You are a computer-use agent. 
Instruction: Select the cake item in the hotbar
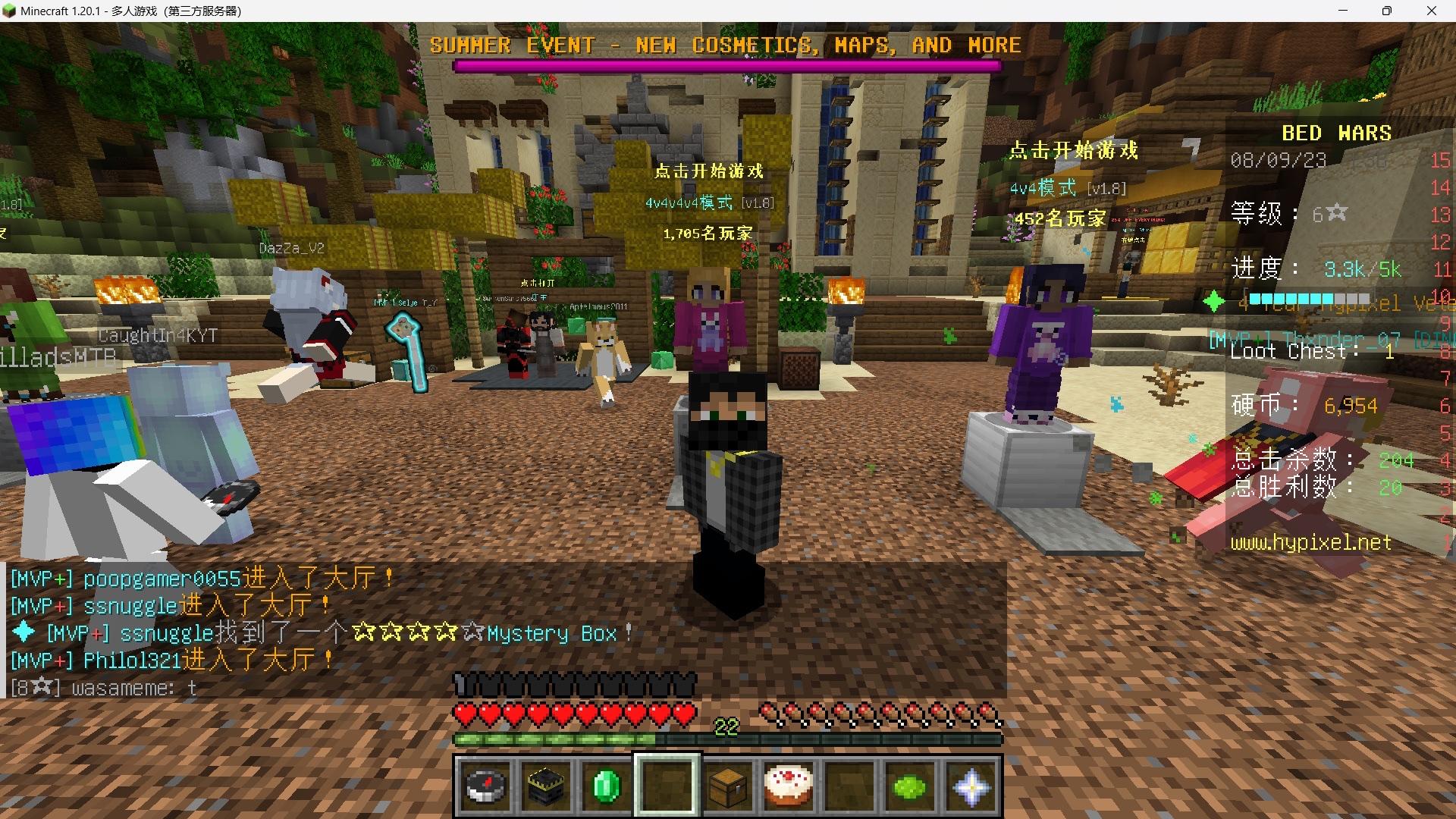[x=789, y=786]
